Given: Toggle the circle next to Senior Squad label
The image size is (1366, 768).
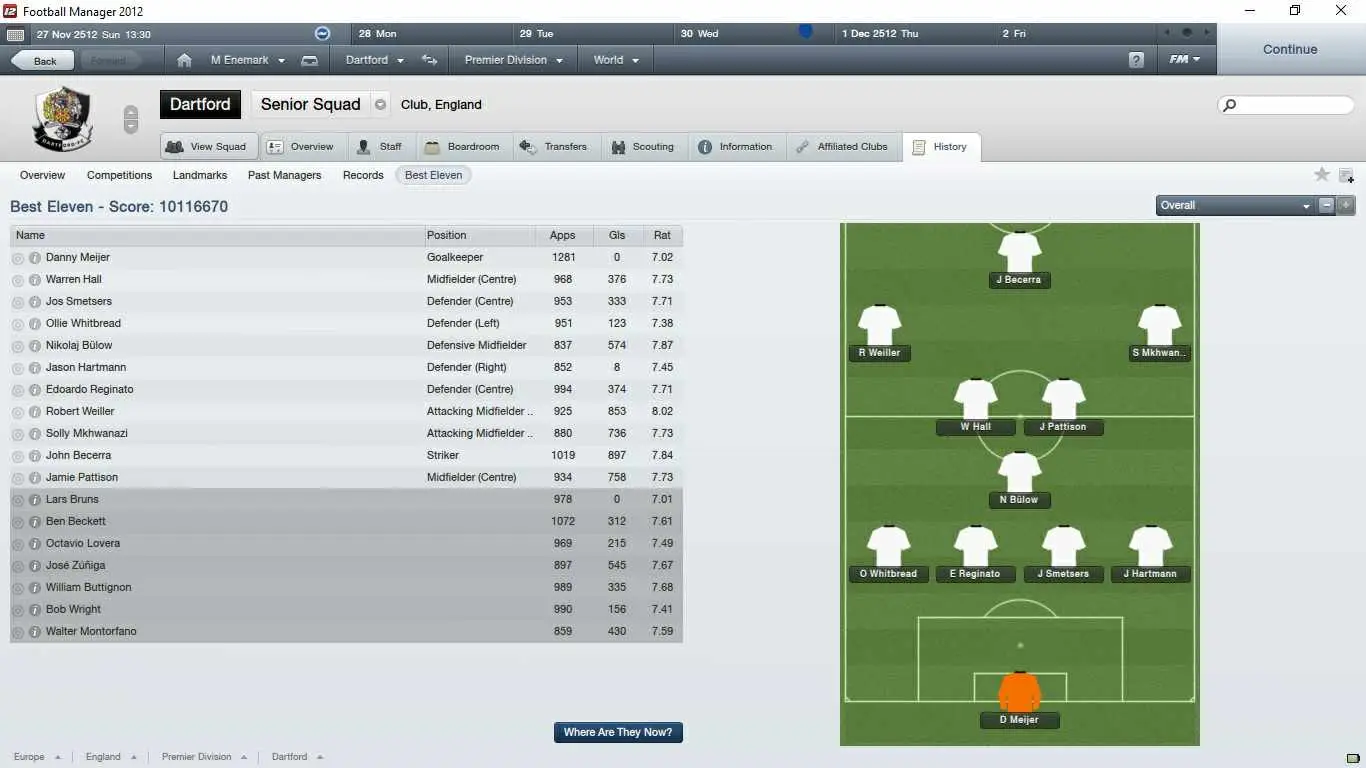Looking at the screenshot, I should (381, 103).
